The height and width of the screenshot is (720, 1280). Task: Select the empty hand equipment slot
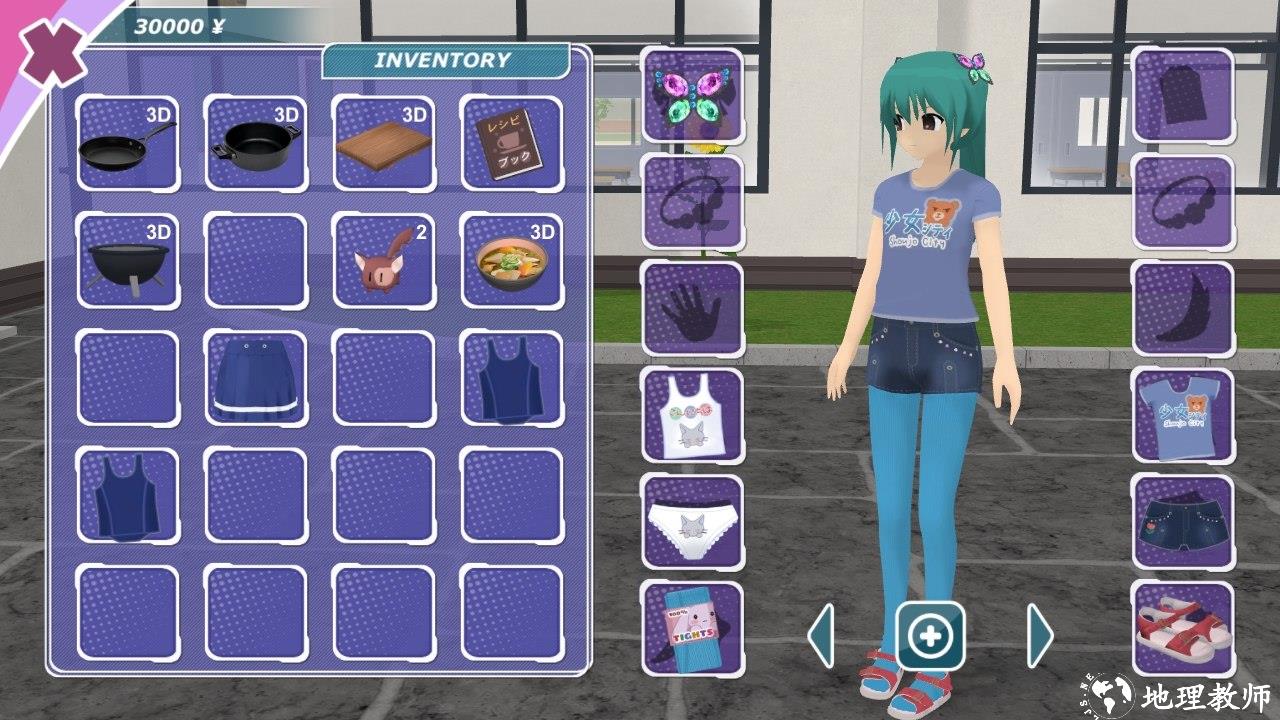692,308
